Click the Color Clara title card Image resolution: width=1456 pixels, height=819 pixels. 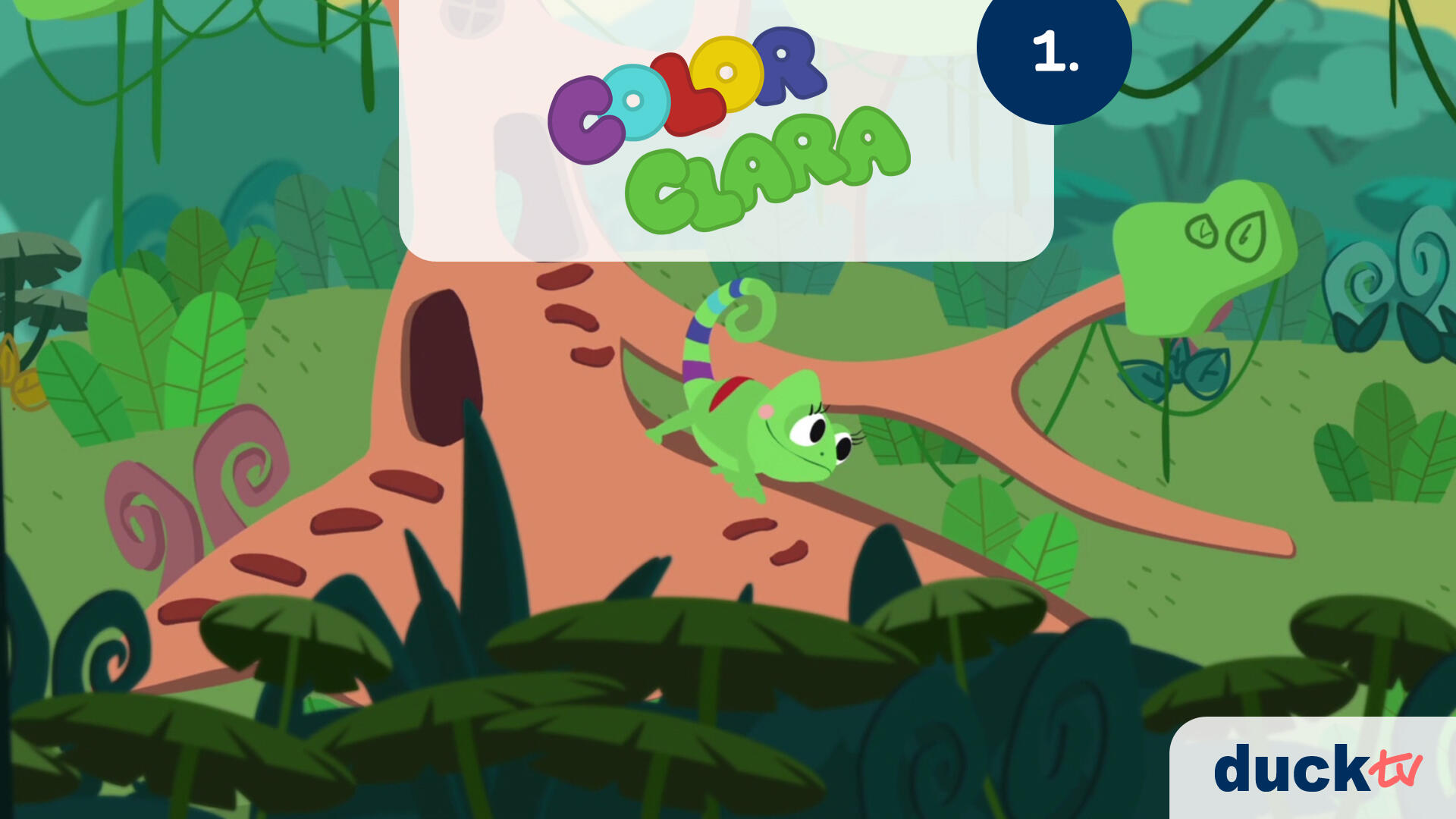coord(726,129)
